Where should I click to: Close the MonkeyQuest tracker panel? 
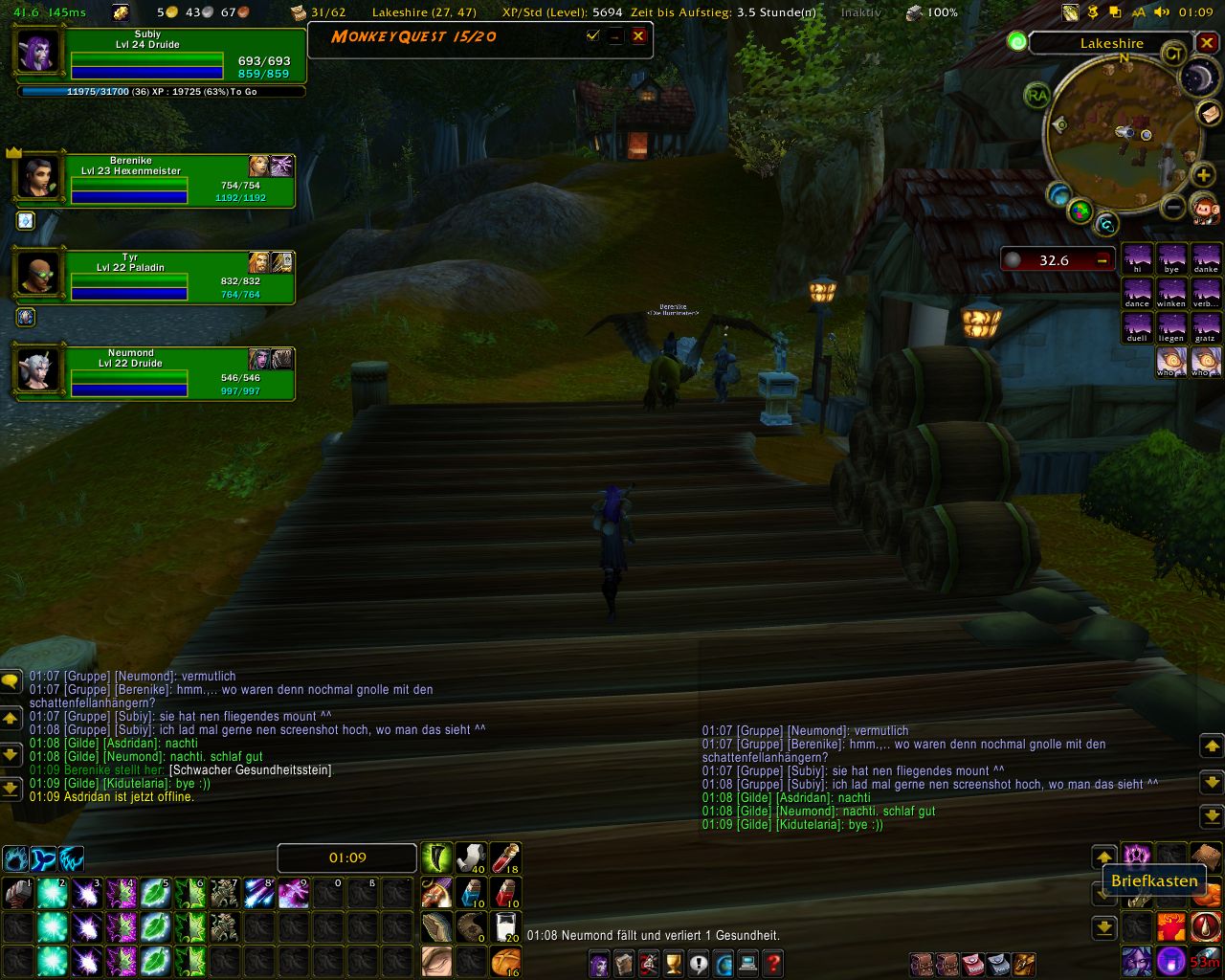pyautogui.click(x=638, y=36)
